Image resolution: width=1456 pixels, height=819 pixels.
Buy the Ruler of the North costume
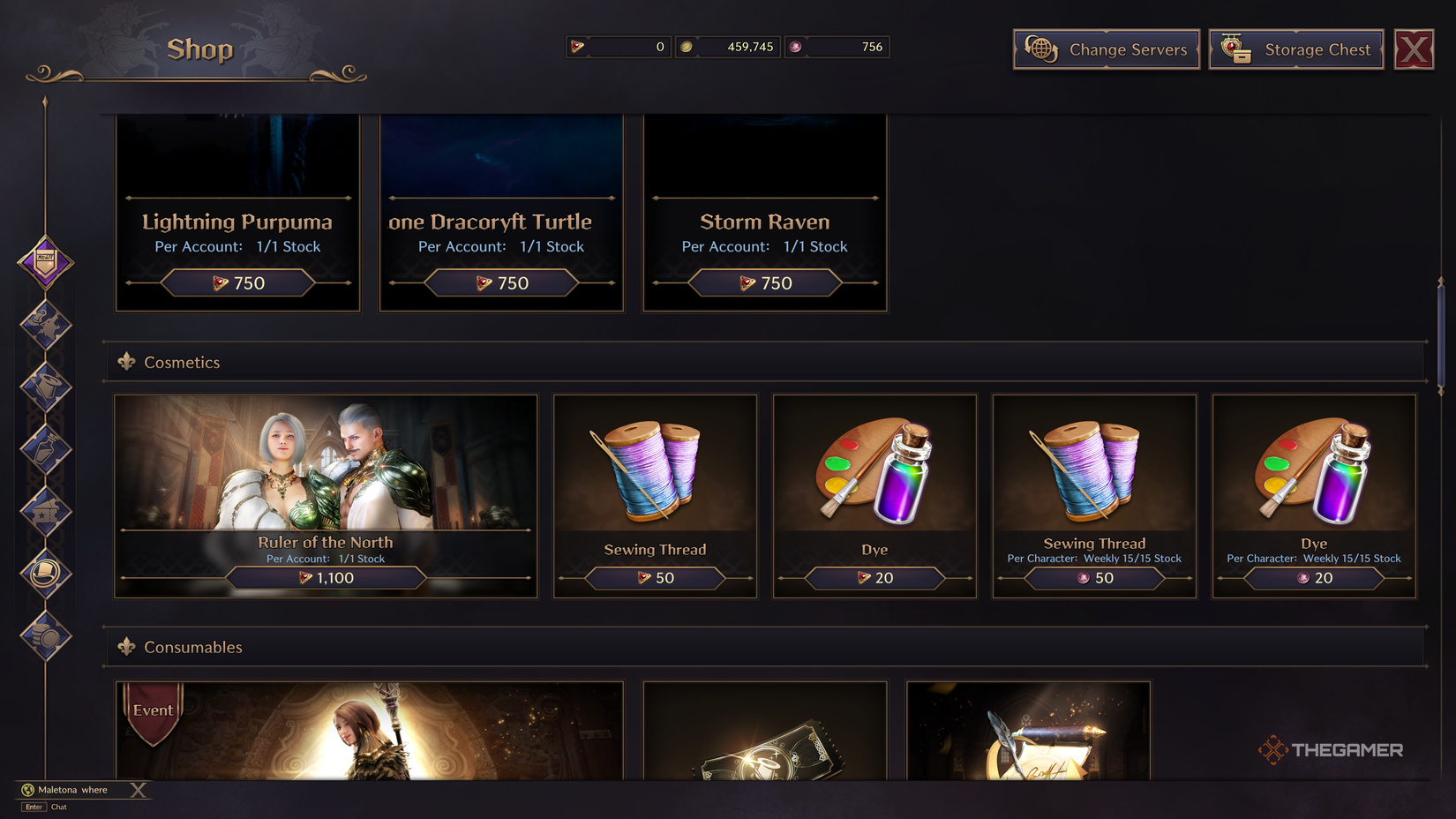pos(326,578)
